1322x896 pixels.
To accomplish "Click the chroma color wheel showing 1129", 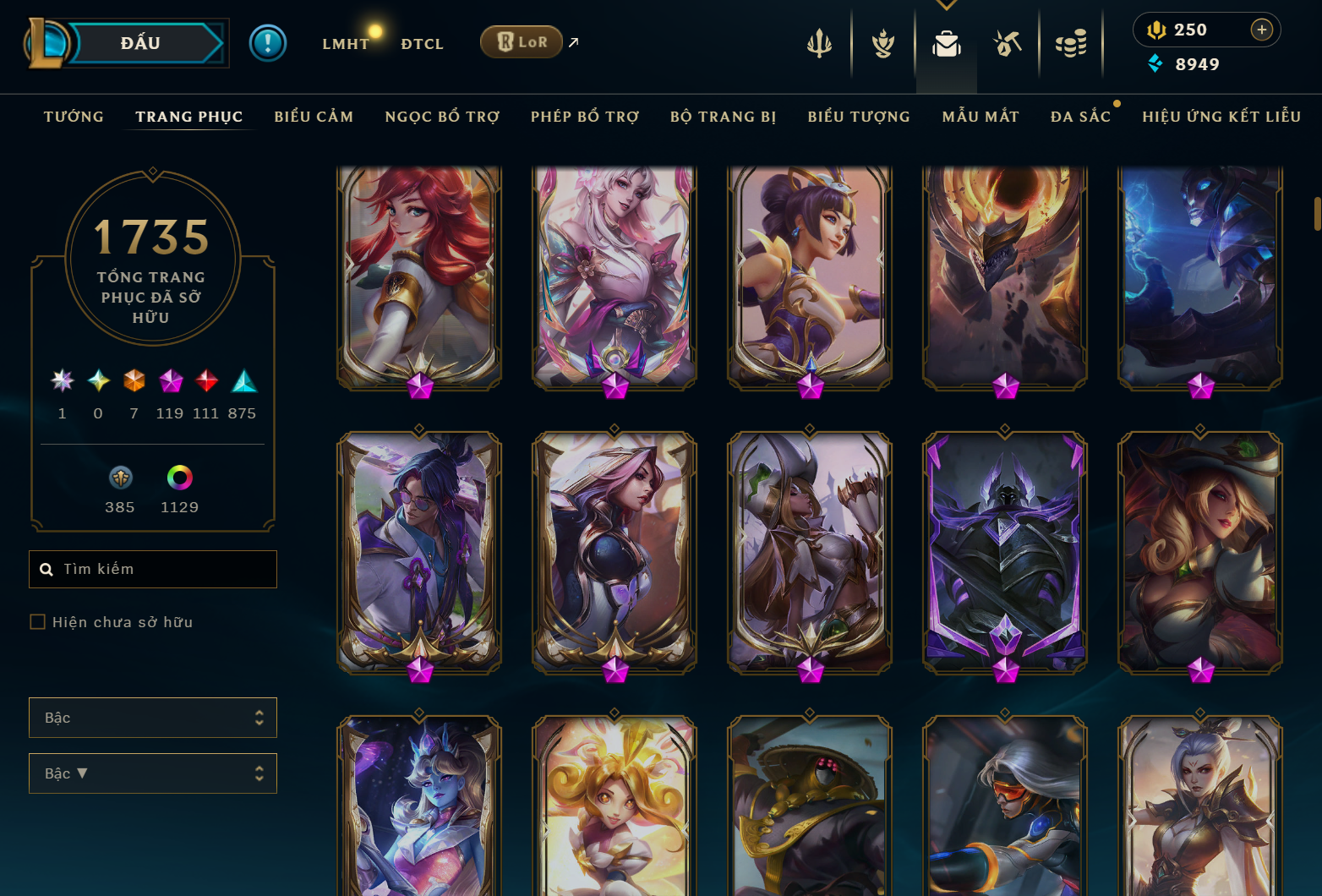I will pyautogui.click(x=179, y=478).
